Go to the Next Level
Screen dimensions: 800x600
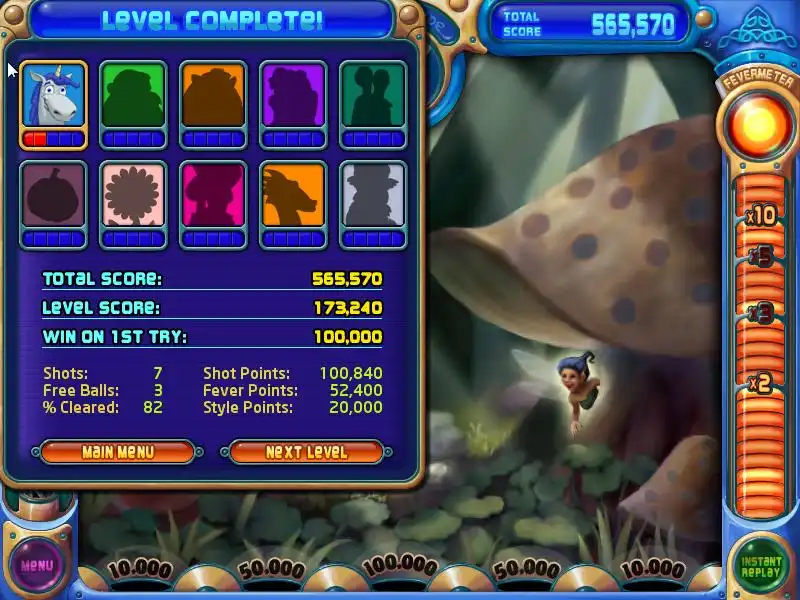tap(306, 452)
